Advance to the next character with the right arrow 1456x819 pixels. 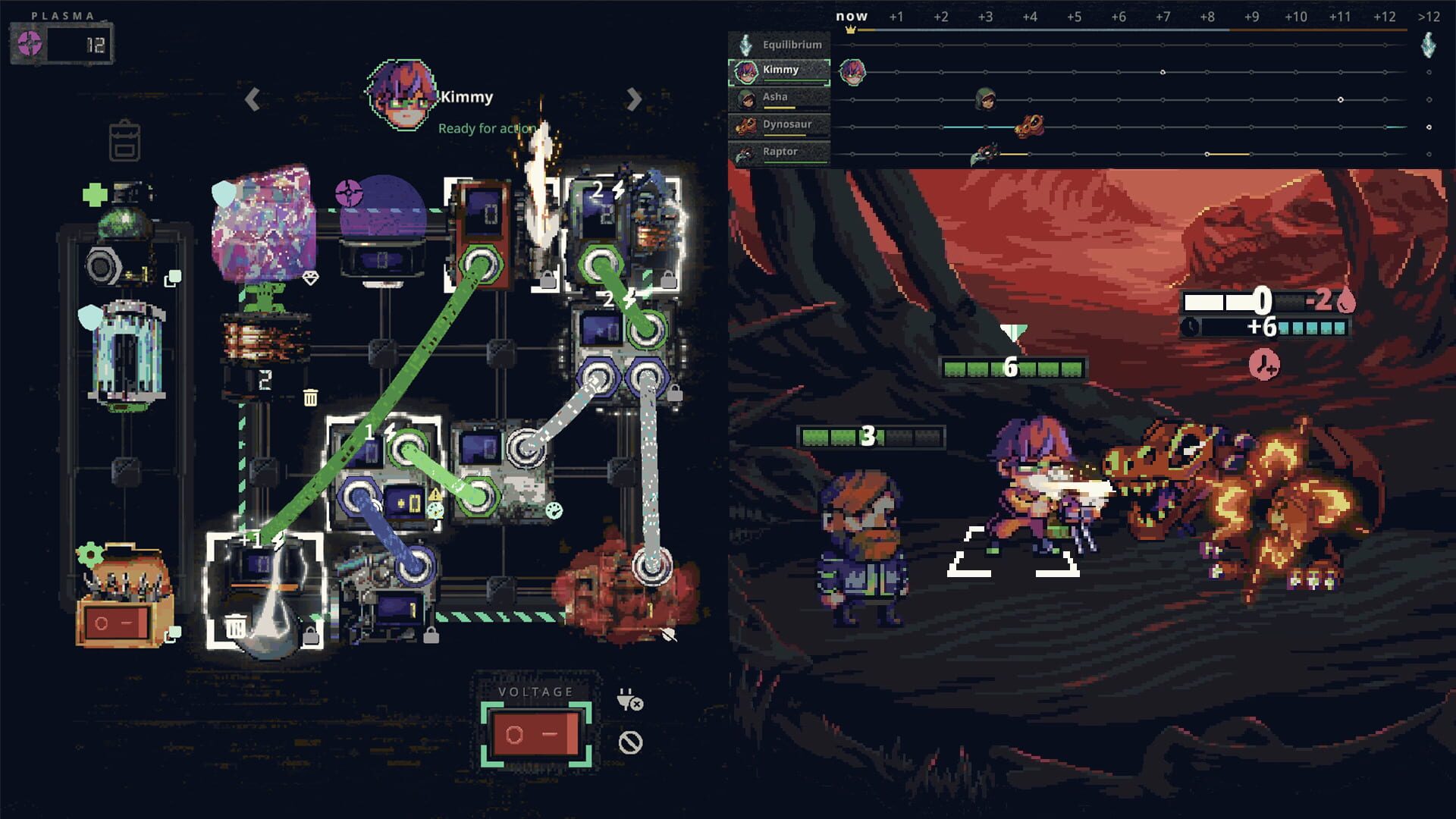point(634,99)
